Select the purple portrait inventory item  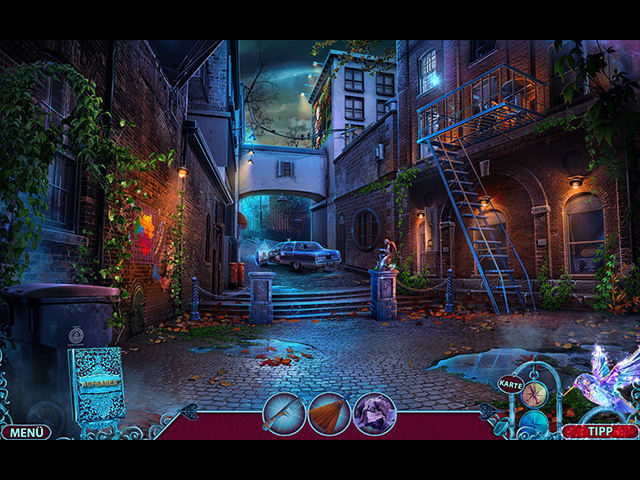pyautogui.click(x=375, y=413)
